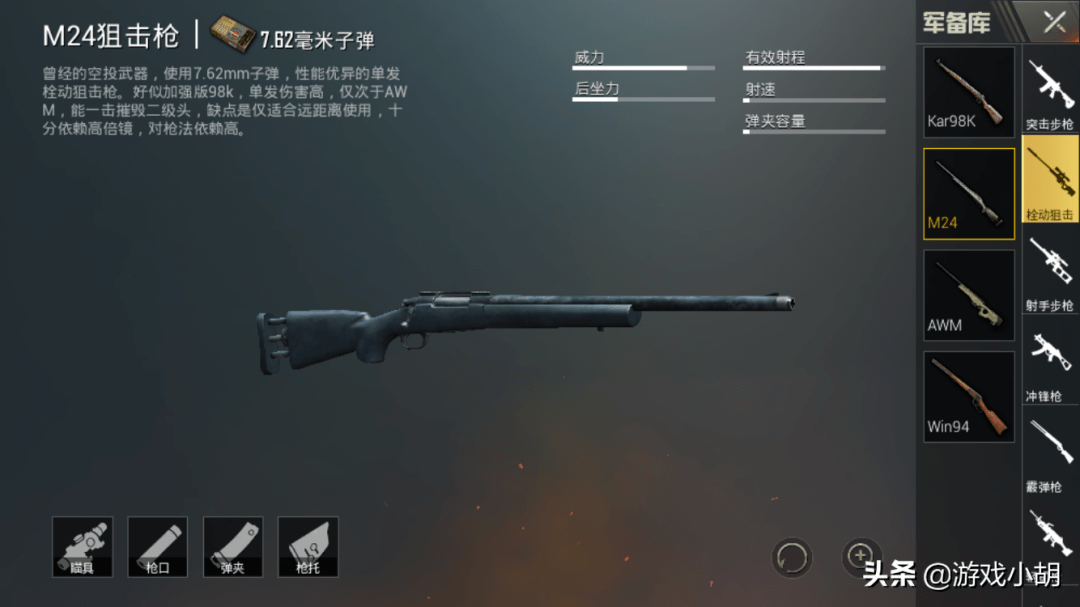Close the armory with the X button
Image resolution: width=1080 pixels, height=607 pixels.
coord(1054,22)
